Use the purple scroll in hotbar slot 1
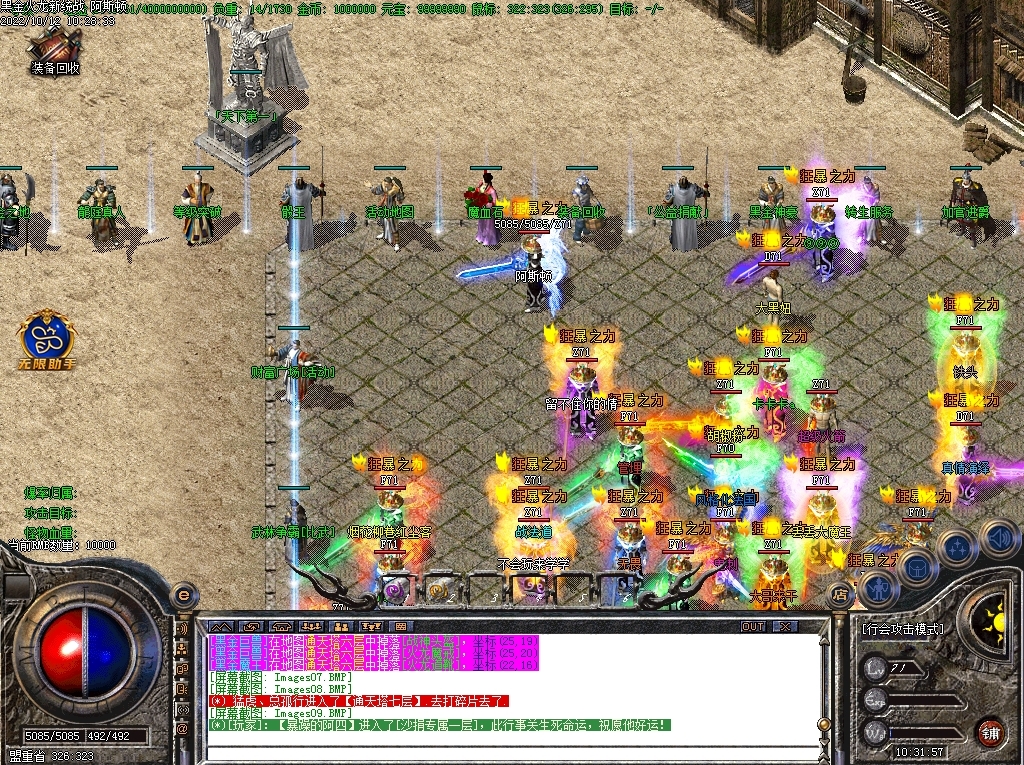The image size is (1024, 765). coord(394,590)
